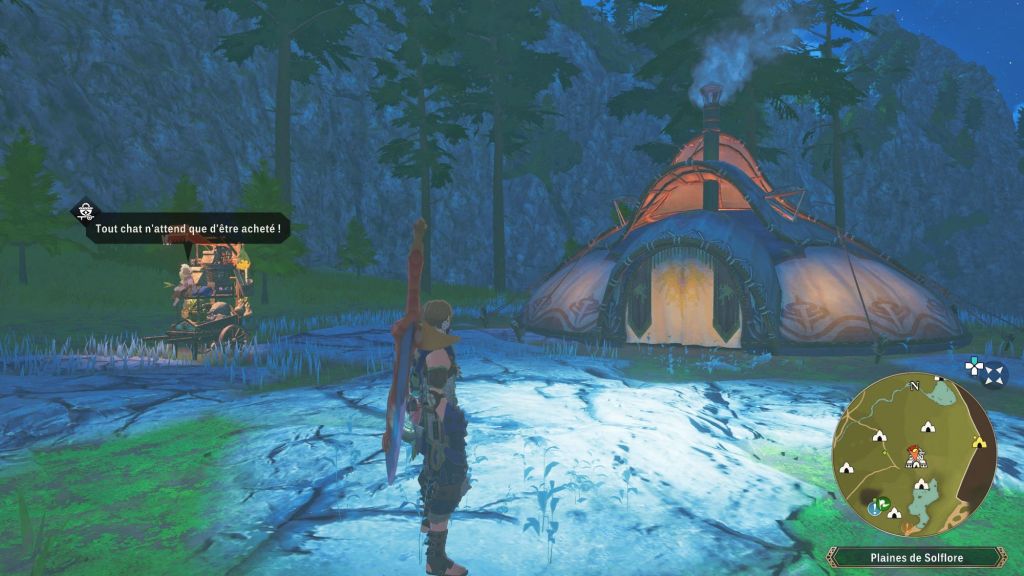Click the Plaines de Solflore location banner
This screenshot has width=1024, height=576.
(914, 557)
